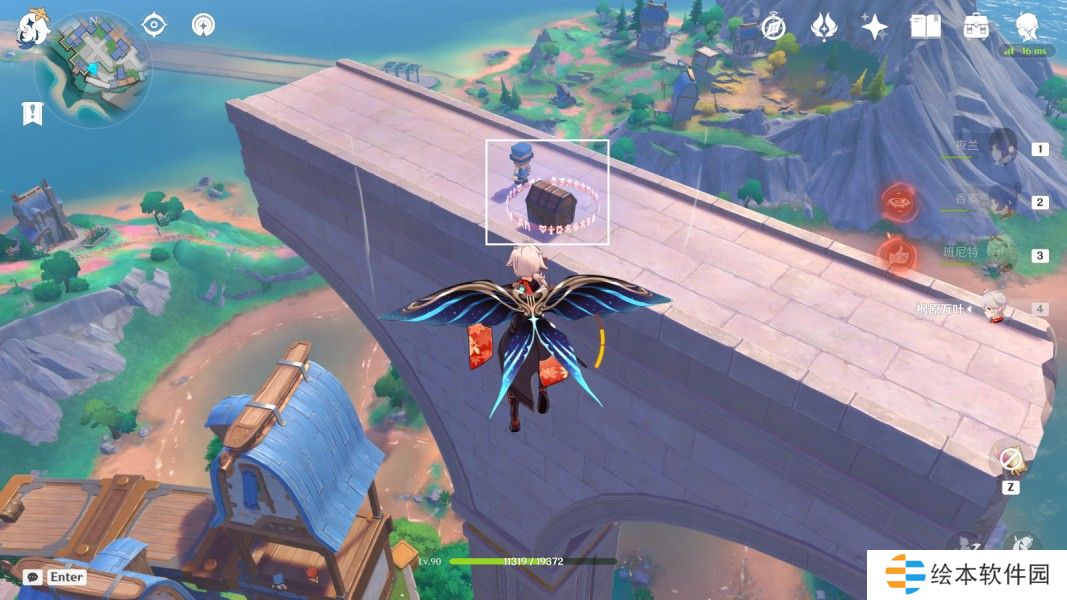Open the open-book icon
Image resolution: width=1067 pixels, height=600 pixels.
tap(925, 28)
